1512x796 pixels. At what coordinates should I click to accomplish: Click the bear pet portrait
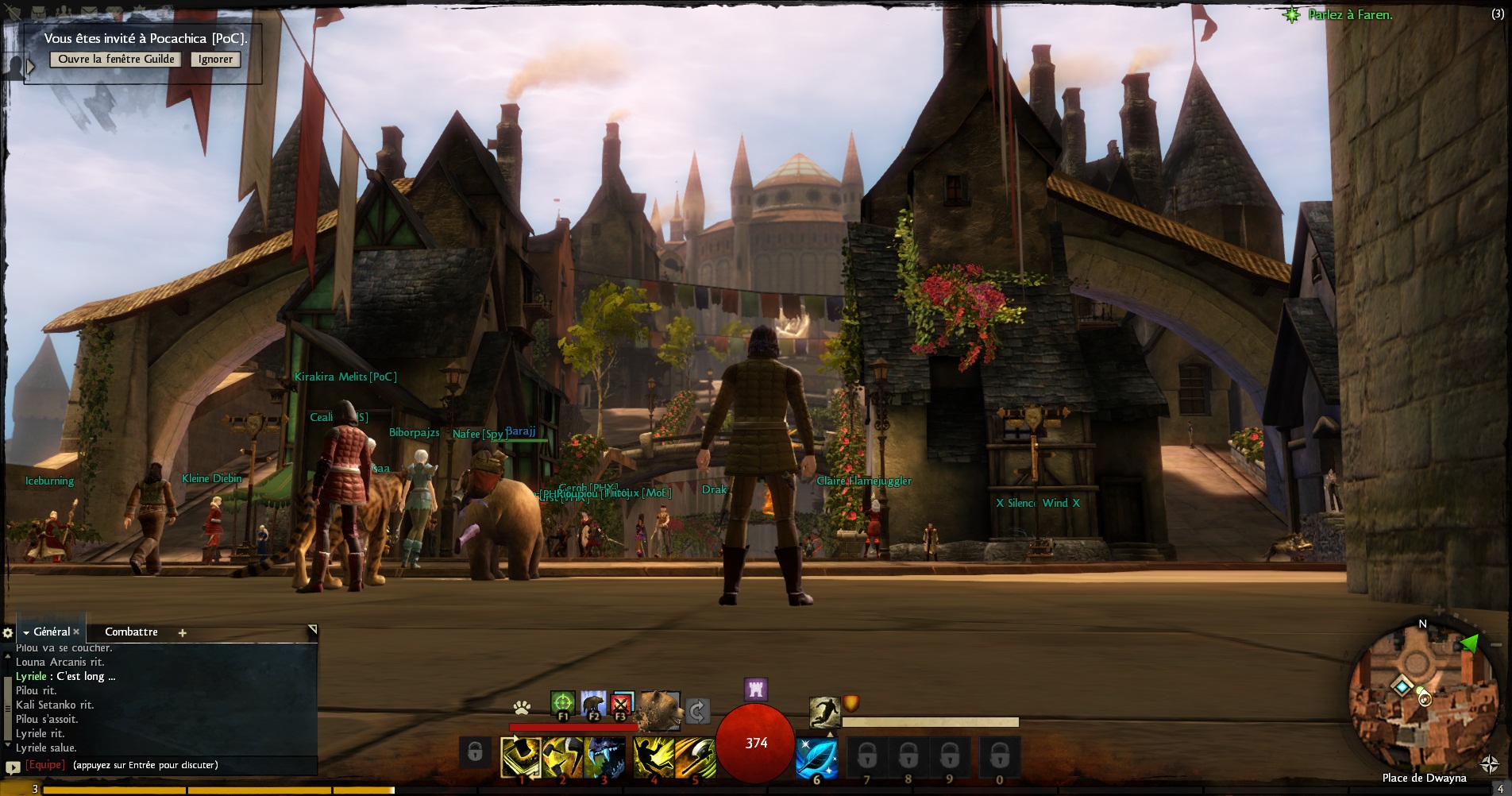659,709
